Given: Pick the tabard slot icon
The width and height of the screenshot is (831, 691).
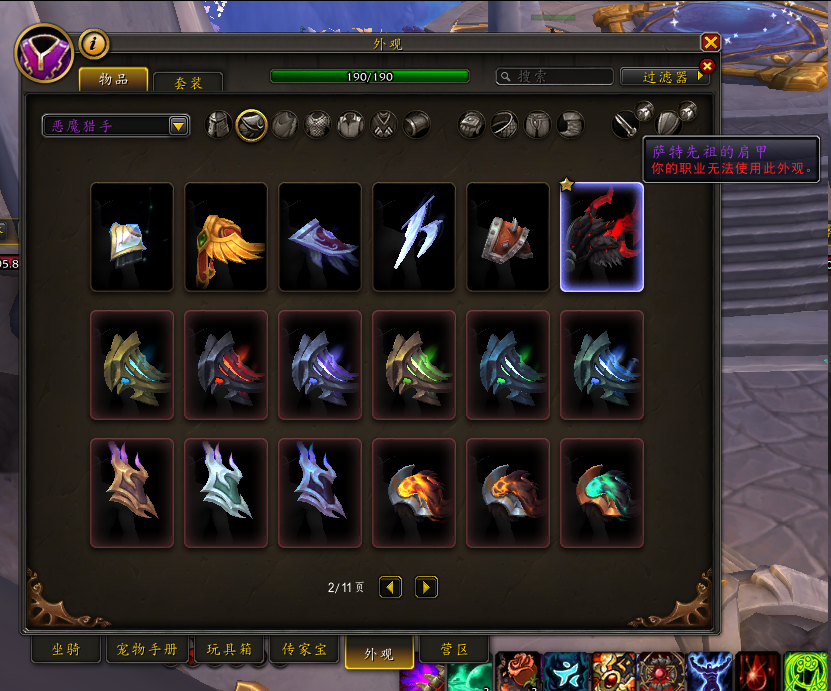Looking at the screenshot, I should [384, 125].
